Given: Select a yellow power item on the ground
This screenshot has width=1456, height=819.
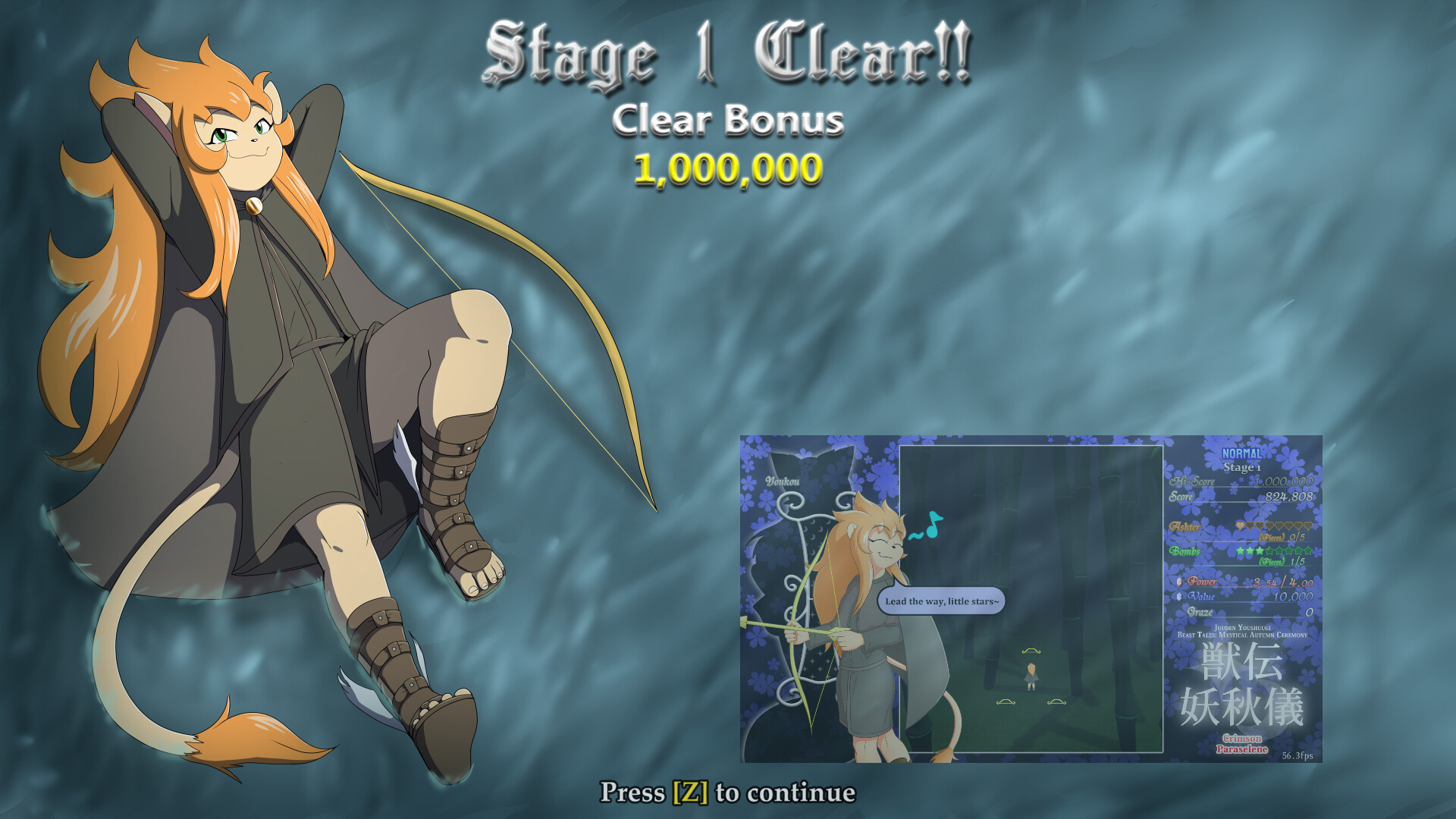Looking at the screenshot, I should [x=1031, y=651].
